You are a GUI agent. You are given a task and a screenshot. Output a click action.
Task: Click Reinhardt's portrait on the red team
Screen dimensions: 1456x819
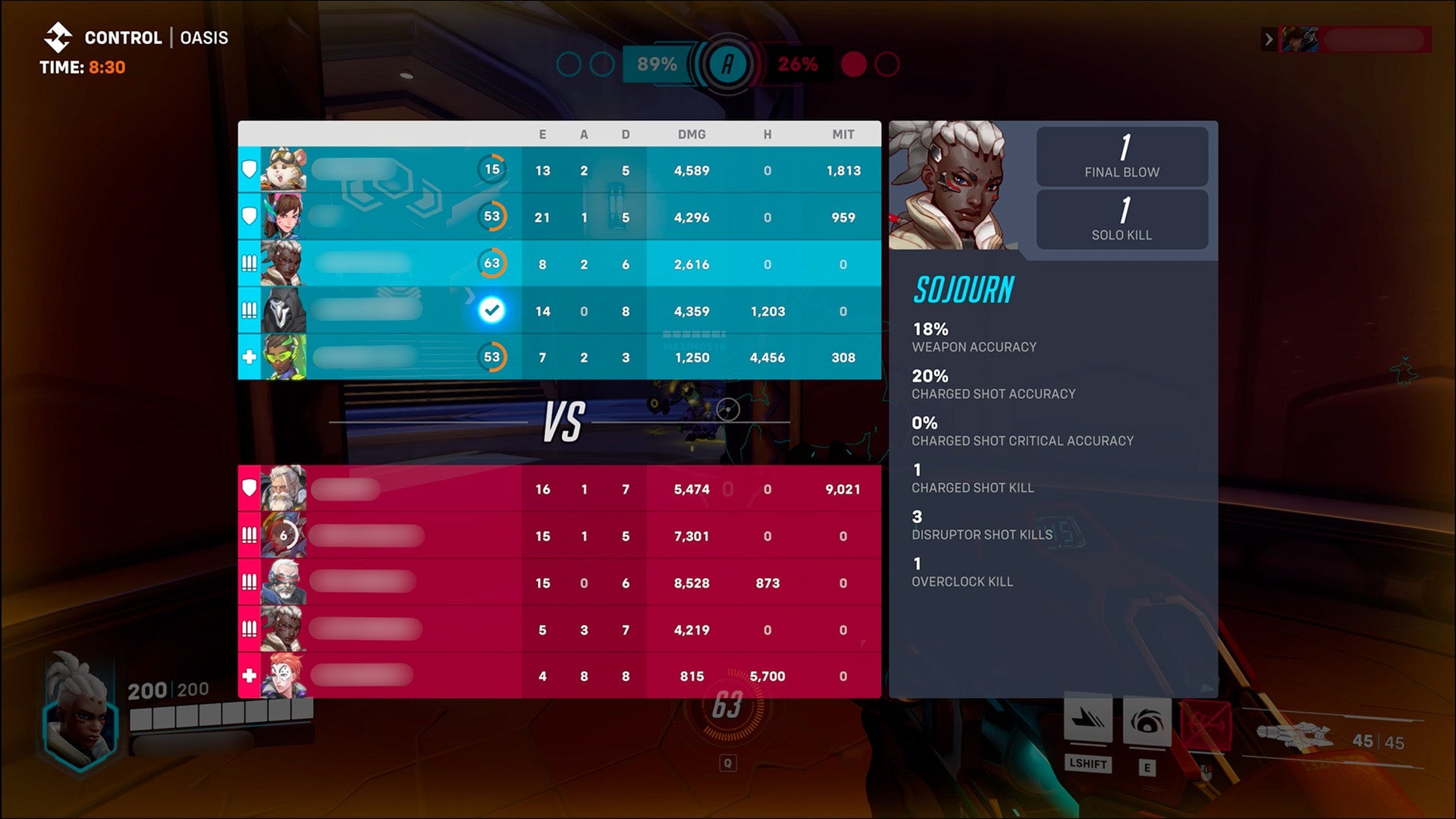click(284, 489)
